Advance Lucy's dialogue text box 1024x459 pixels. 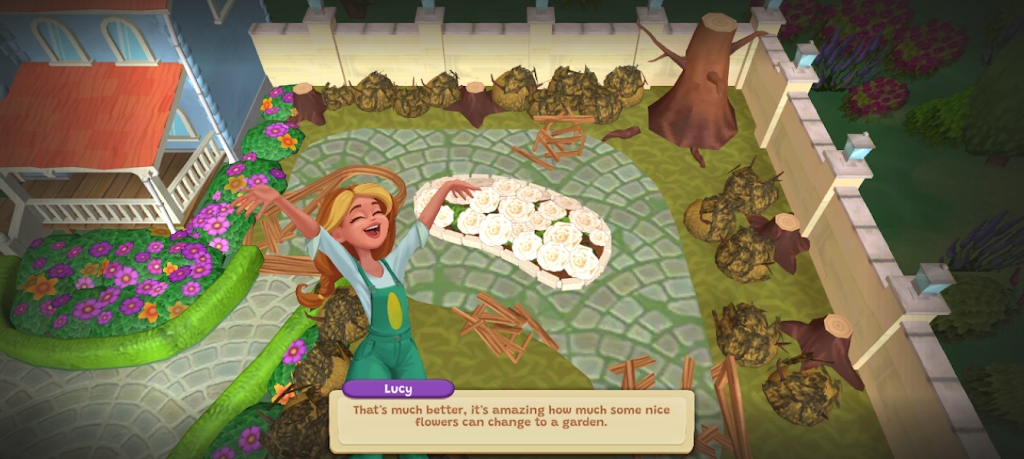click(511, 420)
